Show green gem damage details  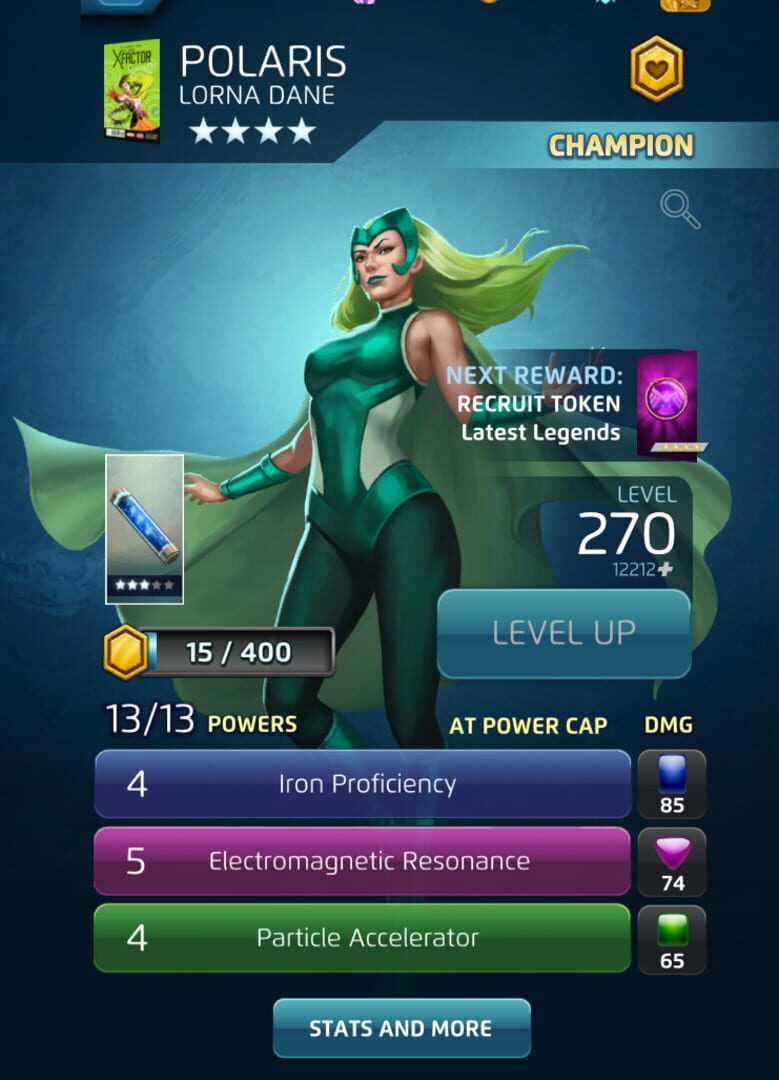pyautogui.click(x=672, y=938)
